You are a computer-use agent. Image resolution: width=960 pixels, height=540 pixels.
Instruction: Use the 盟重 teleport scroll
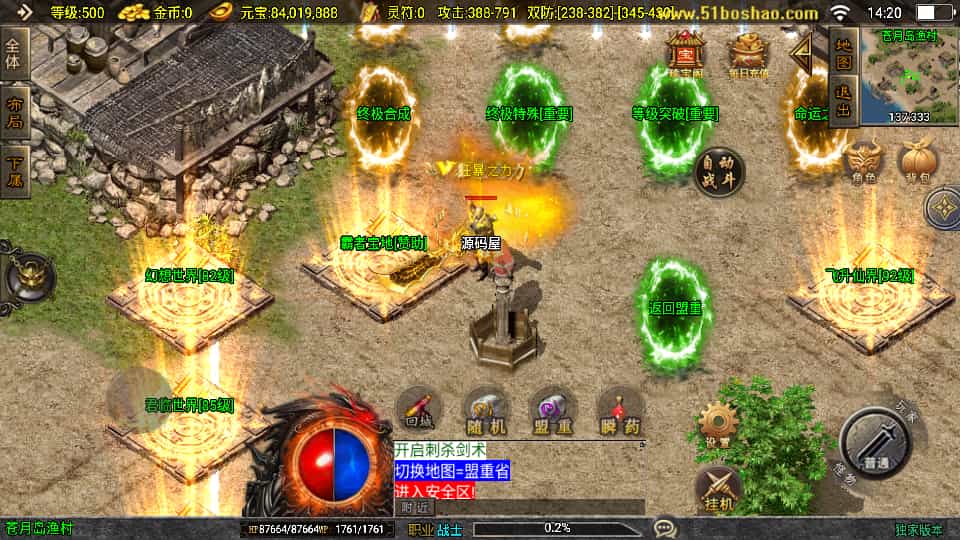pyautogui.click(x=553, y=410)
